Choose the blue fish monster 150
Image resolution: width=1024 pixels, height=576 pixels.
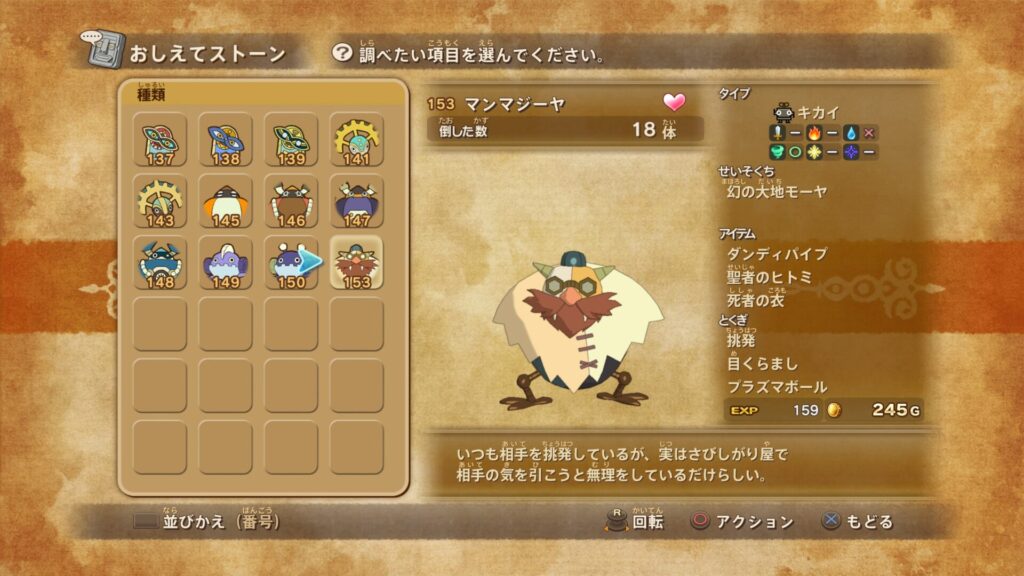point(291,264)
